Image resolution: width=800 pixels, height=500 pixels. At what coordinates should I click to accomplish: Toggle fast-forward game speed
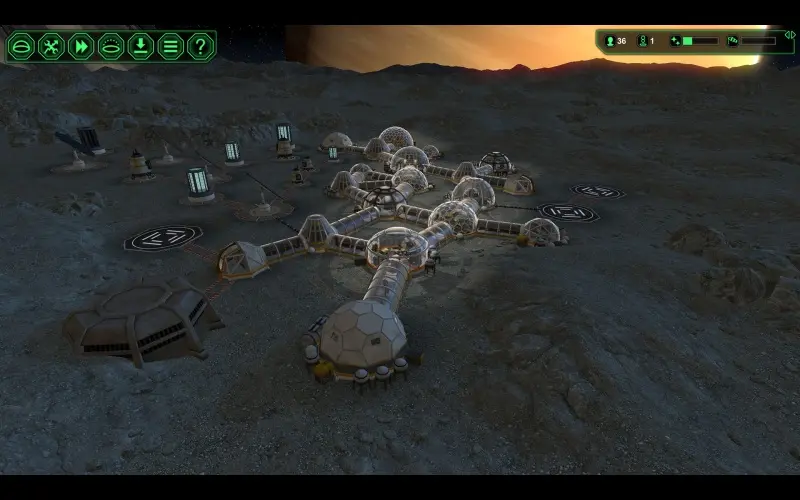coord(81,46)
